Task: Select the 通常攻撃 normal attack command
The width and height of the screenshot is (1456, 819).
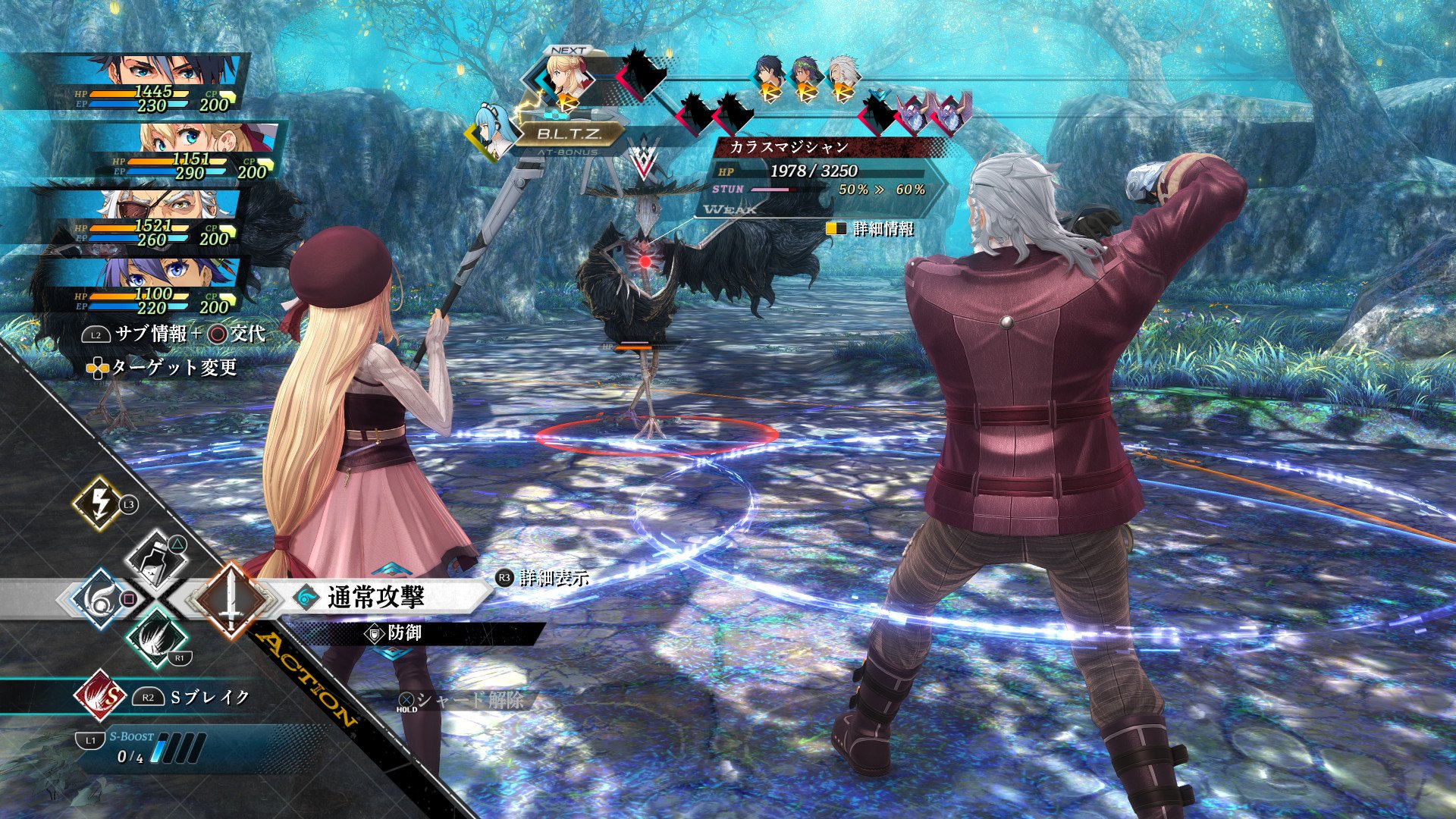Action: click(375, 598)
